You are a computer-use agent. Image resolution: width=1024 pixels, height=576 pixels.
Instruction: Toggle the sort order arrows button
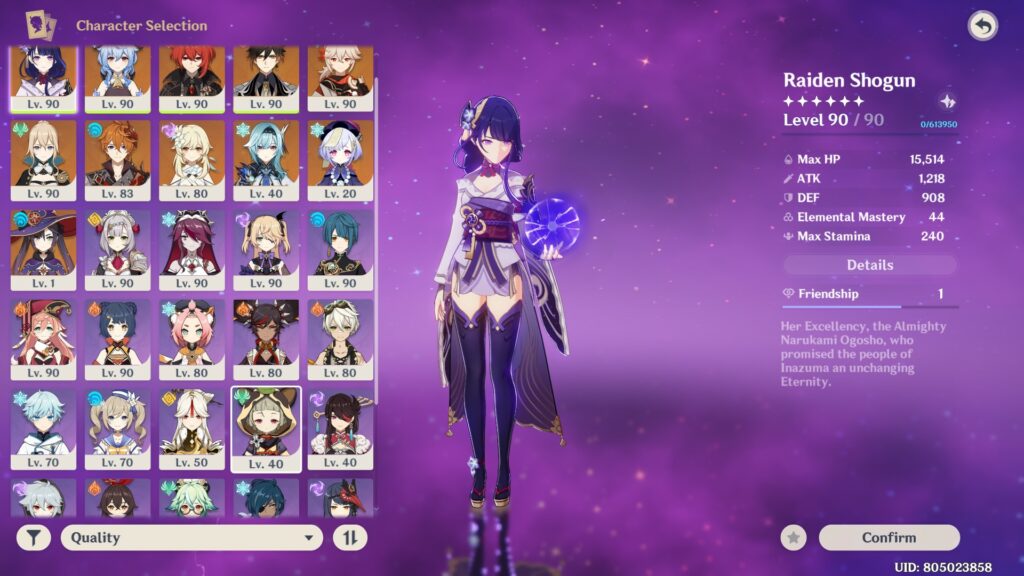pos(350,538)
